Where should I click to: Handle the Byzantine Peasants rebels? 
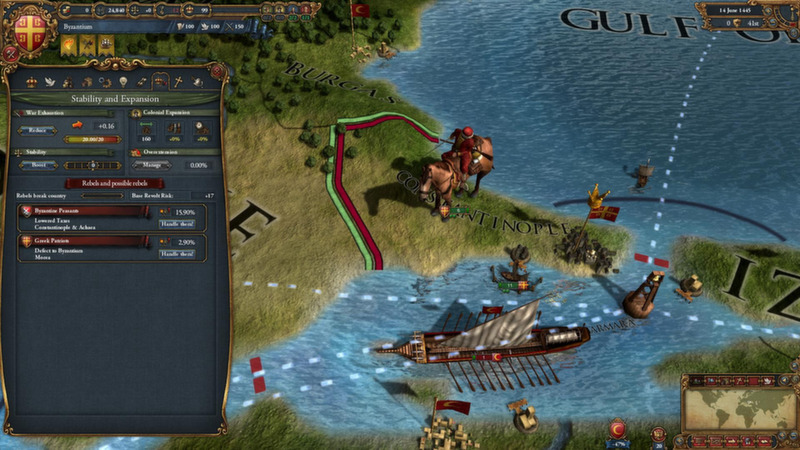point(176,224)
